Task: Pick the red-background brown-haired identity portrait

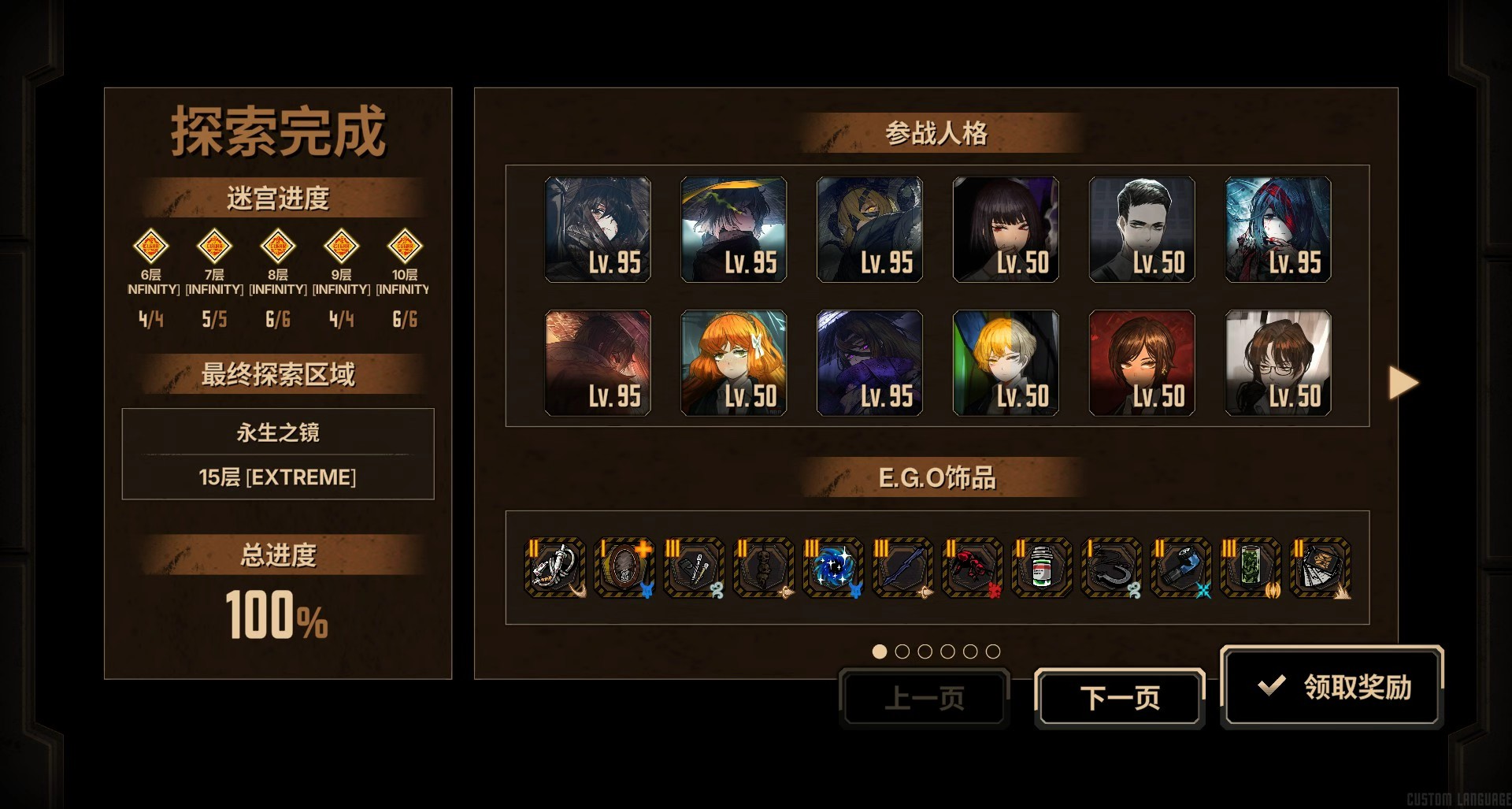Action: tap(1141, 362)
